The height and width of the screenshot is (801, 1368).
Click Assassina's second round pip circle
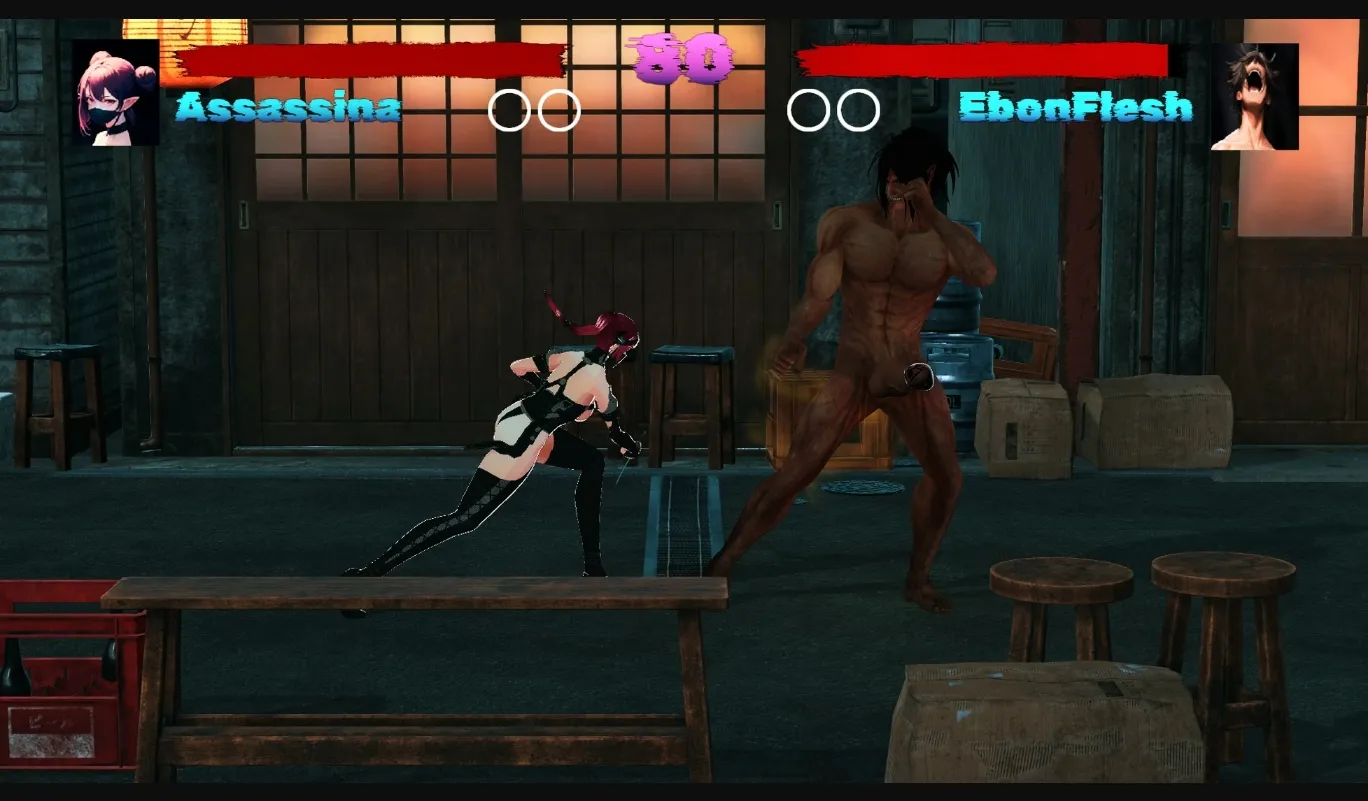558,110
